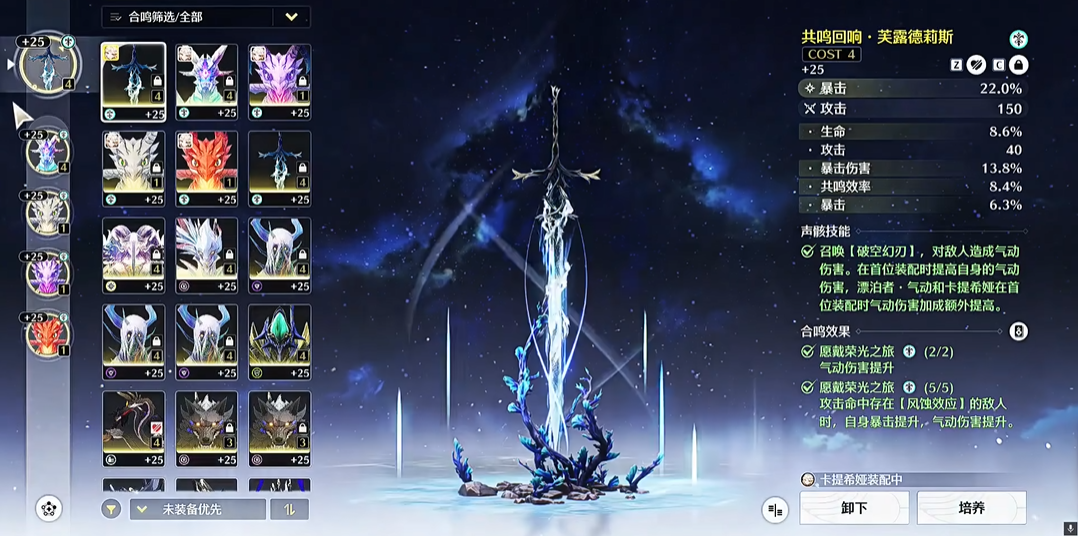Open the 未装备优先 sort dropdown

pyautogui.click(x=198, y=509)
